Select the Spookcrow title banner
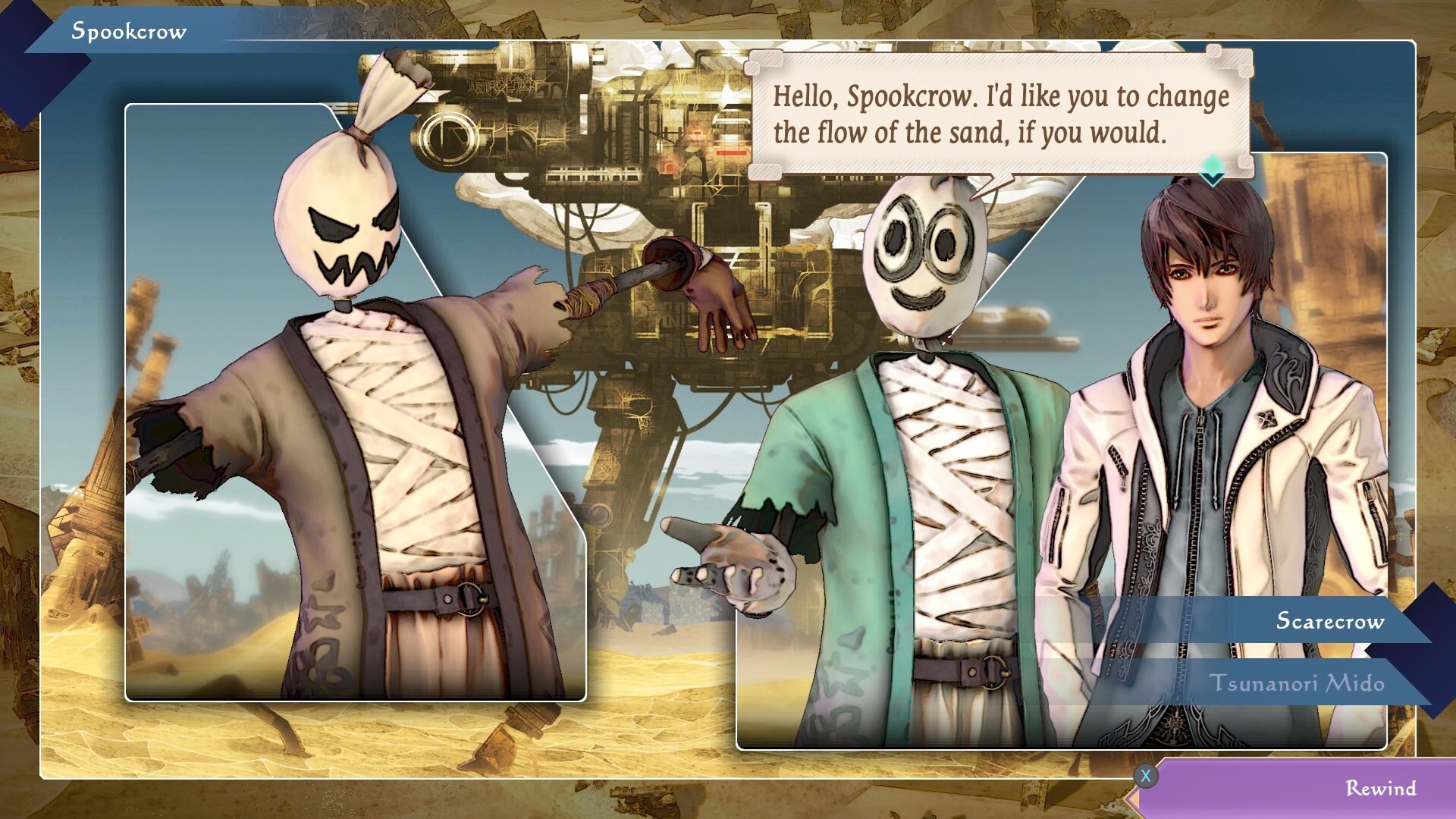Image resolution: width=1456 pixels, height=819 pixels. click(x=129, y=32)
